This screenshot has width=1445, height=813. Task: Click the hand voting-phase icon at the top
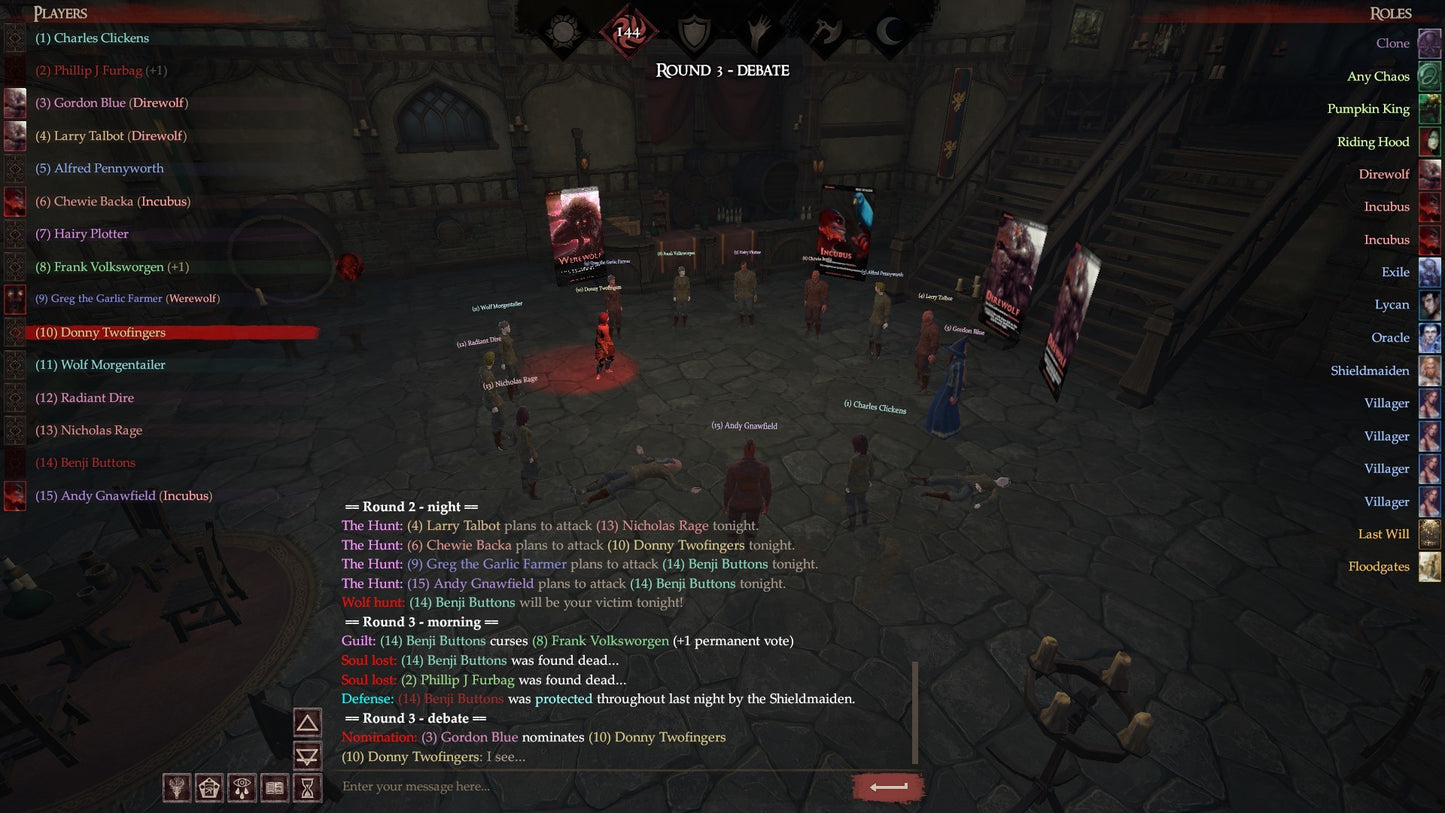coord(758,30)
